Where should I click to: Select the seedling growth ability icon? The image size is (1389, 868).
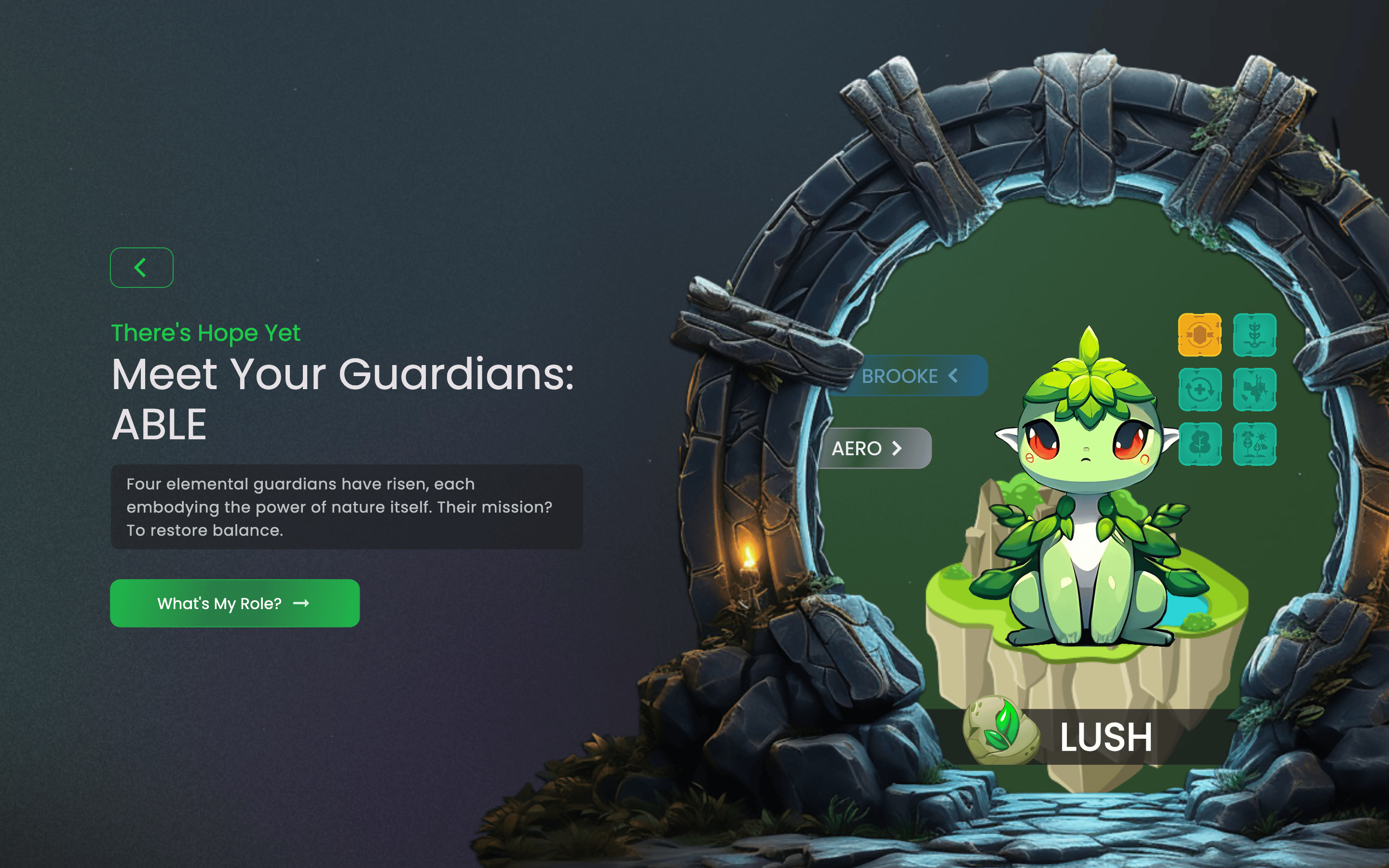(1256, 336)
